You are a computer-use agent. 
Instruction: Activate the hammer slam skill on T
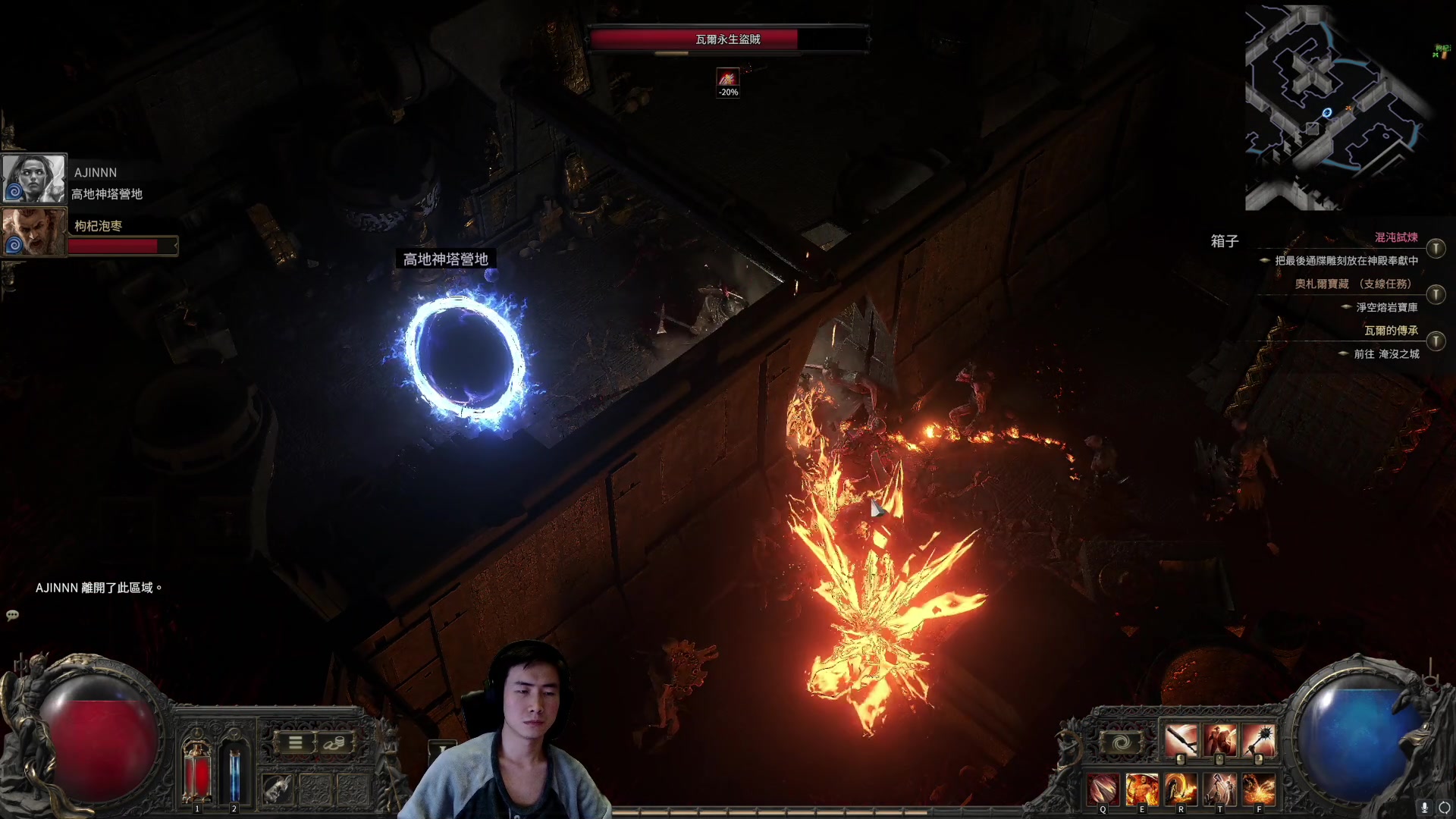(x=1219, y=790)
